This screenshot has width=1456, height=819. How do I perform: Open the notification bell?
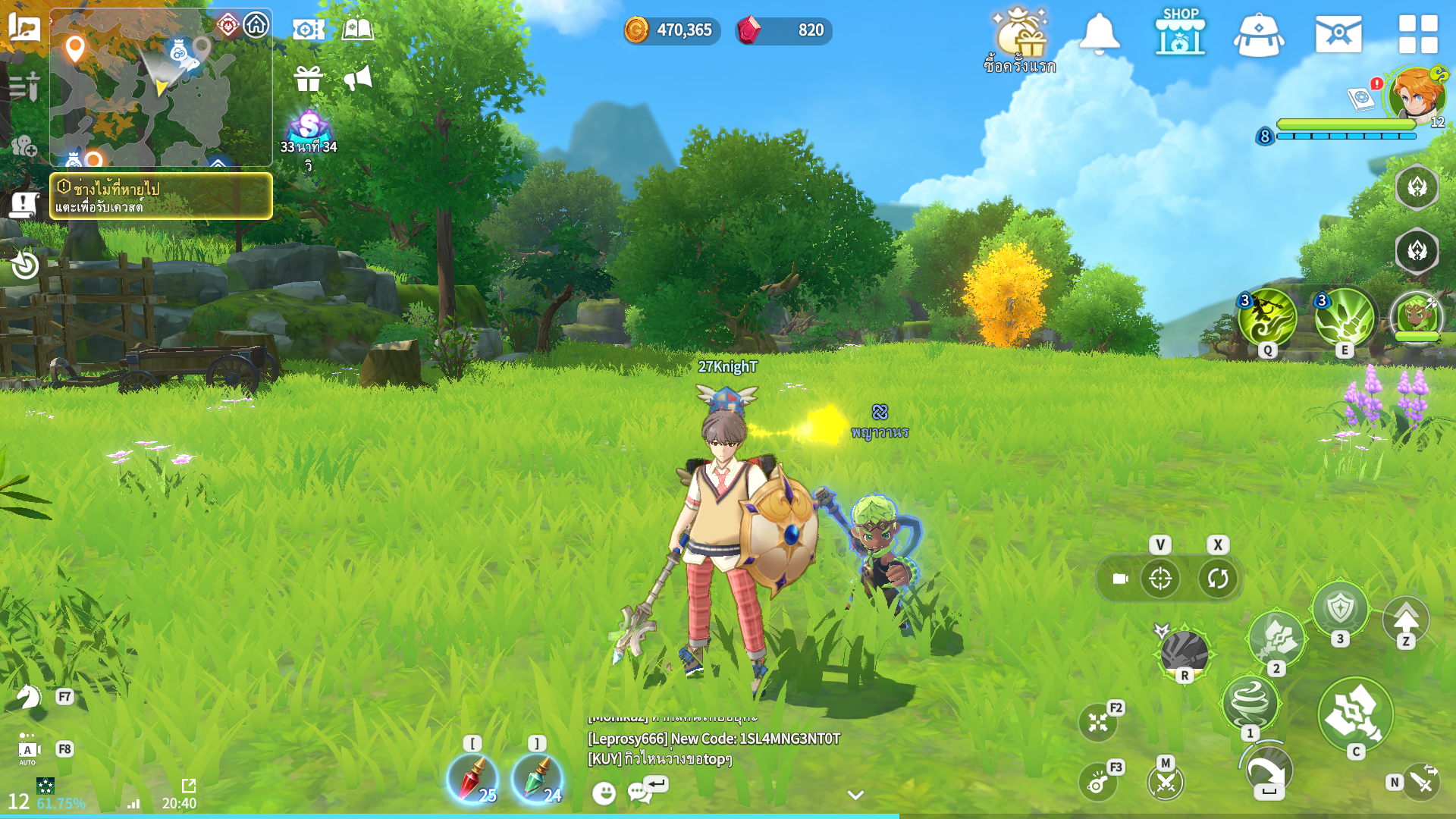[1099, 33]
